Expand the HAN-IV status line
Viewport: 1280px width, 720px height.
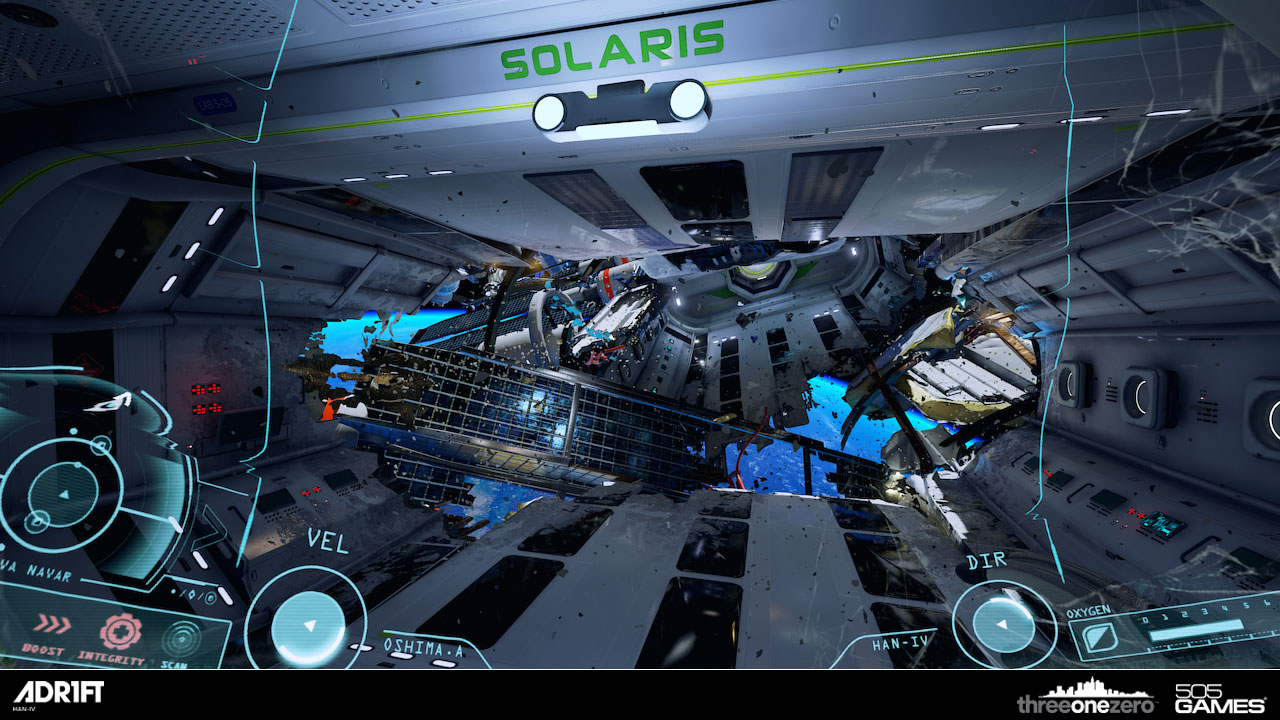click(x=899, y=641)
